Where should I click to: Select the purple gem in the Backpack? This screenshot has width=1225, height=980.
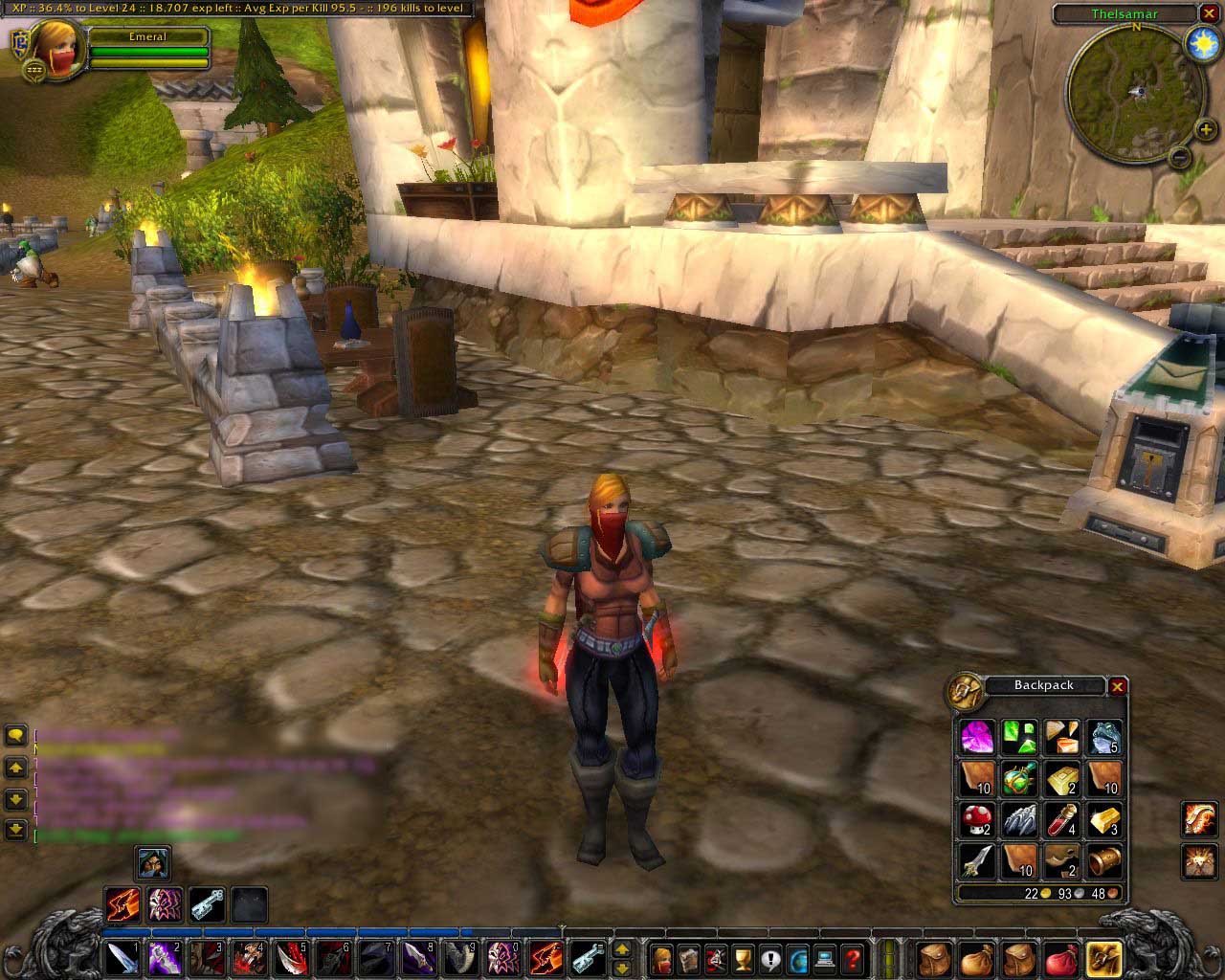tap(976, 737)
